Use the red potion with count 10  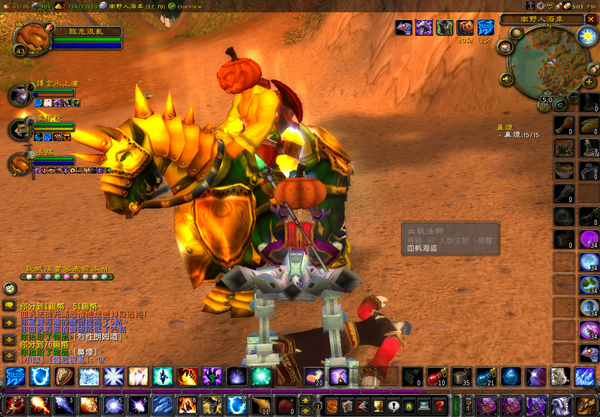pyautogui.click(x=436, y=376)
